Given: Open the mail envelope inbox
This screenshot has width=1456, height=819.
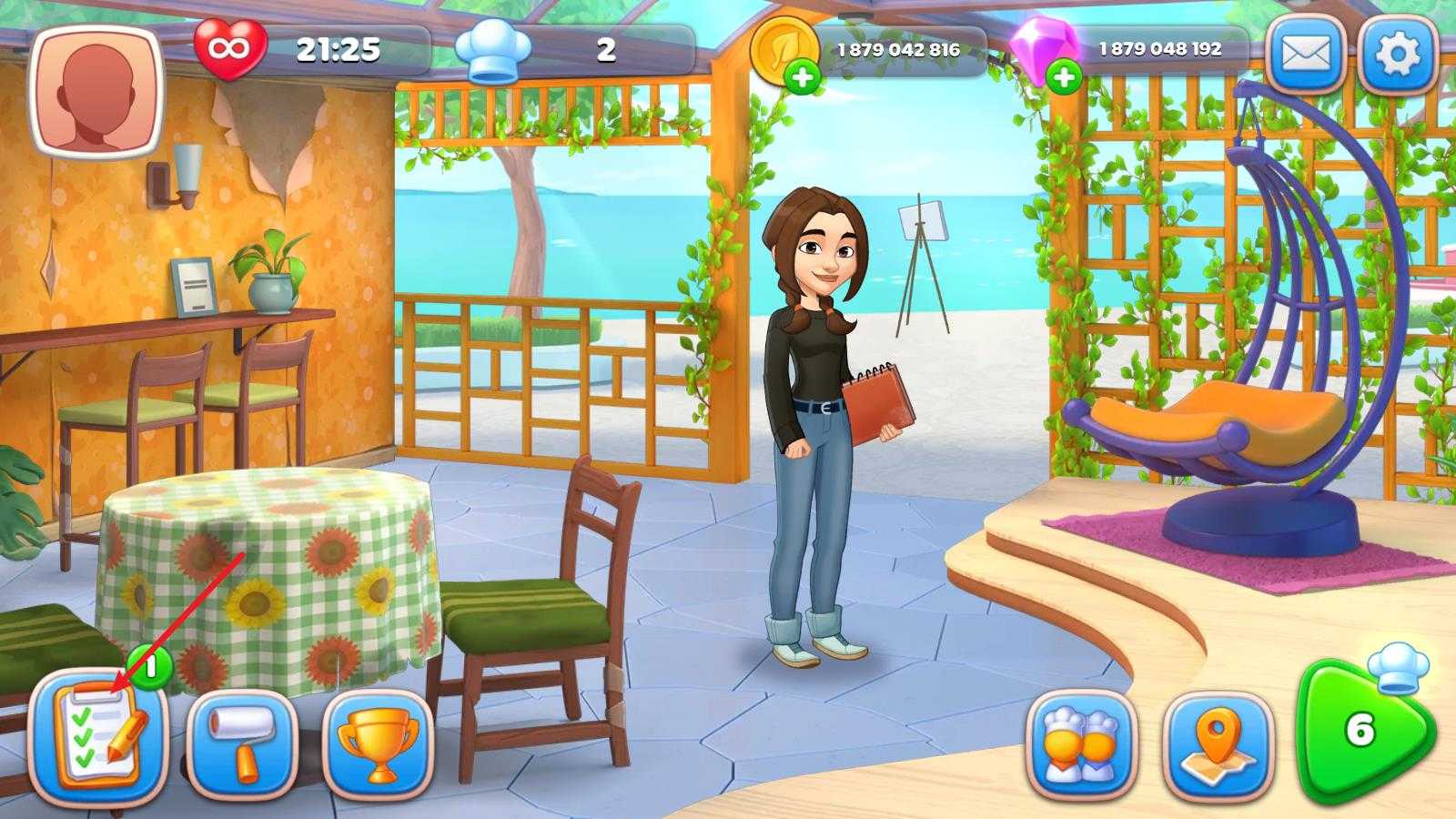Looking at the screenshot, I should click(x=1307, y=54).
